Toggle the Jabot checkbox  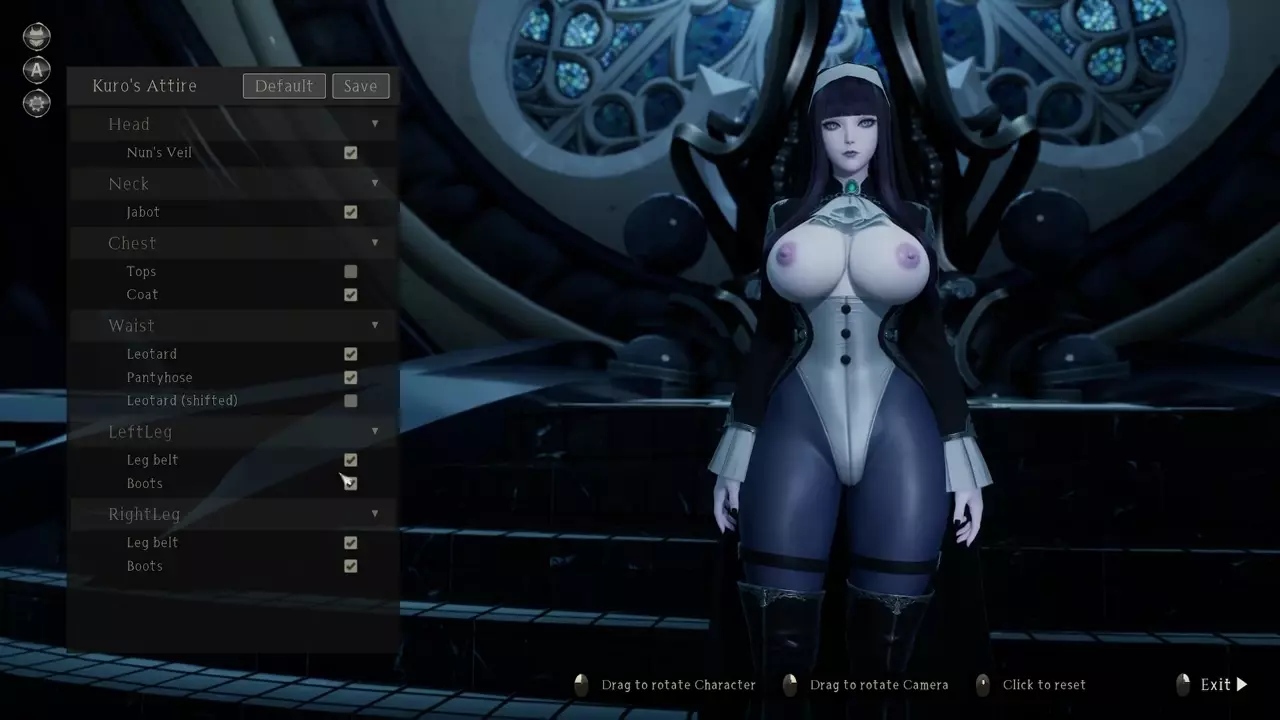pyautogui.click(x=351, y=212)
